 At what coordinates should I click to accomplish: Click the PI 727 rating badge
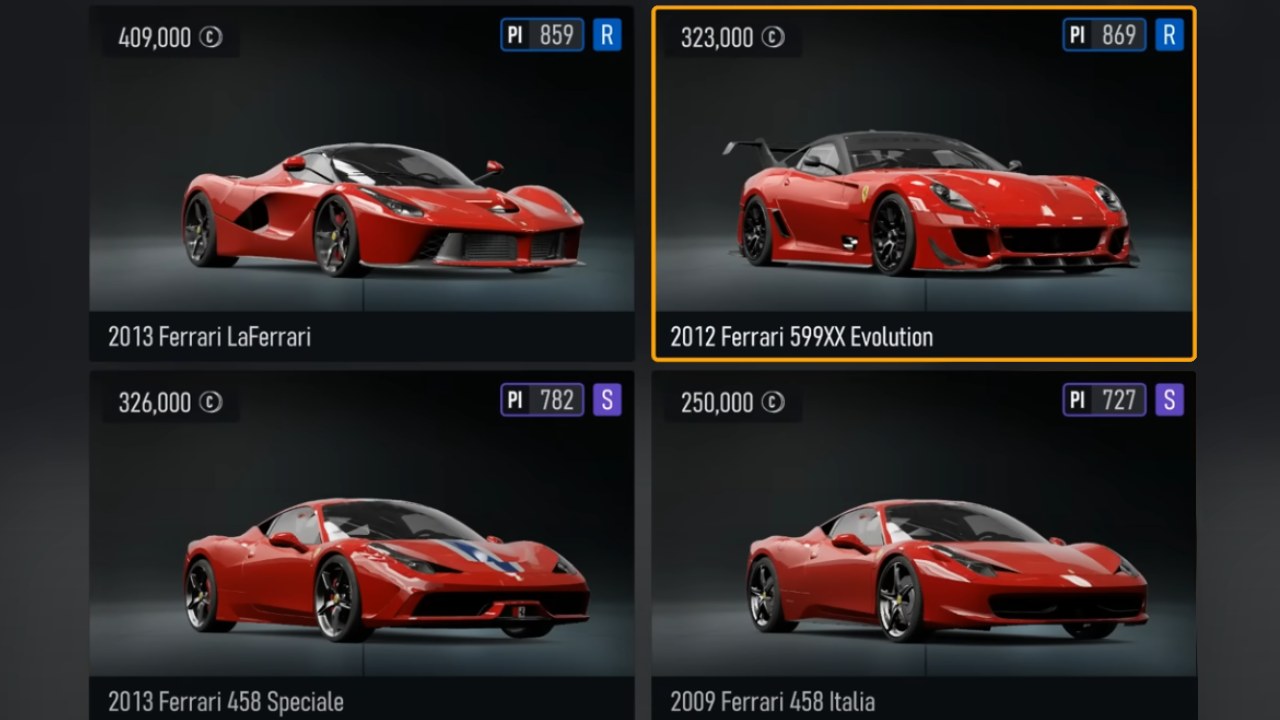1103,399
